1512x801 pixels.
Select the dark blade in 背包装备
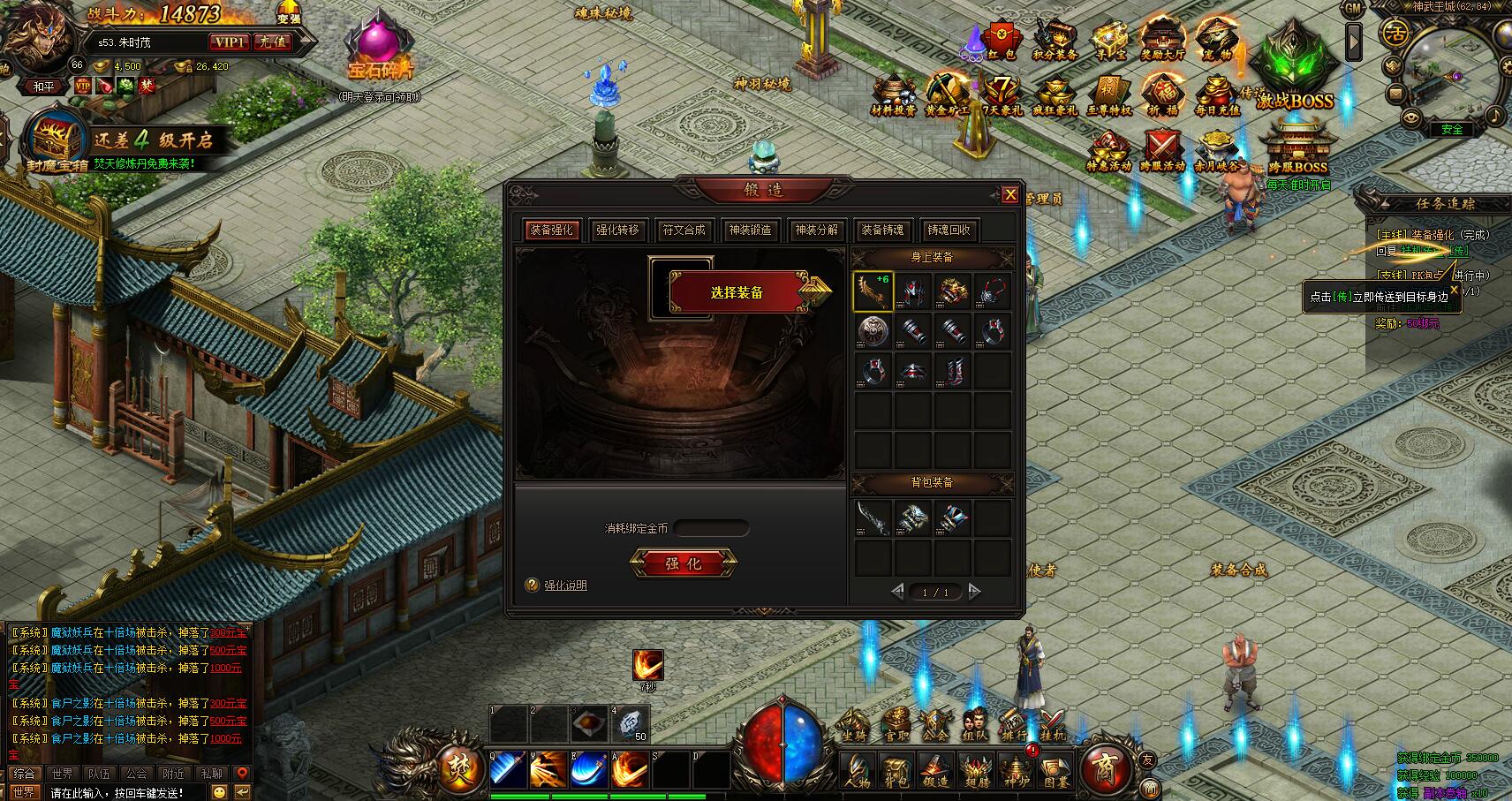coord(873,518)
